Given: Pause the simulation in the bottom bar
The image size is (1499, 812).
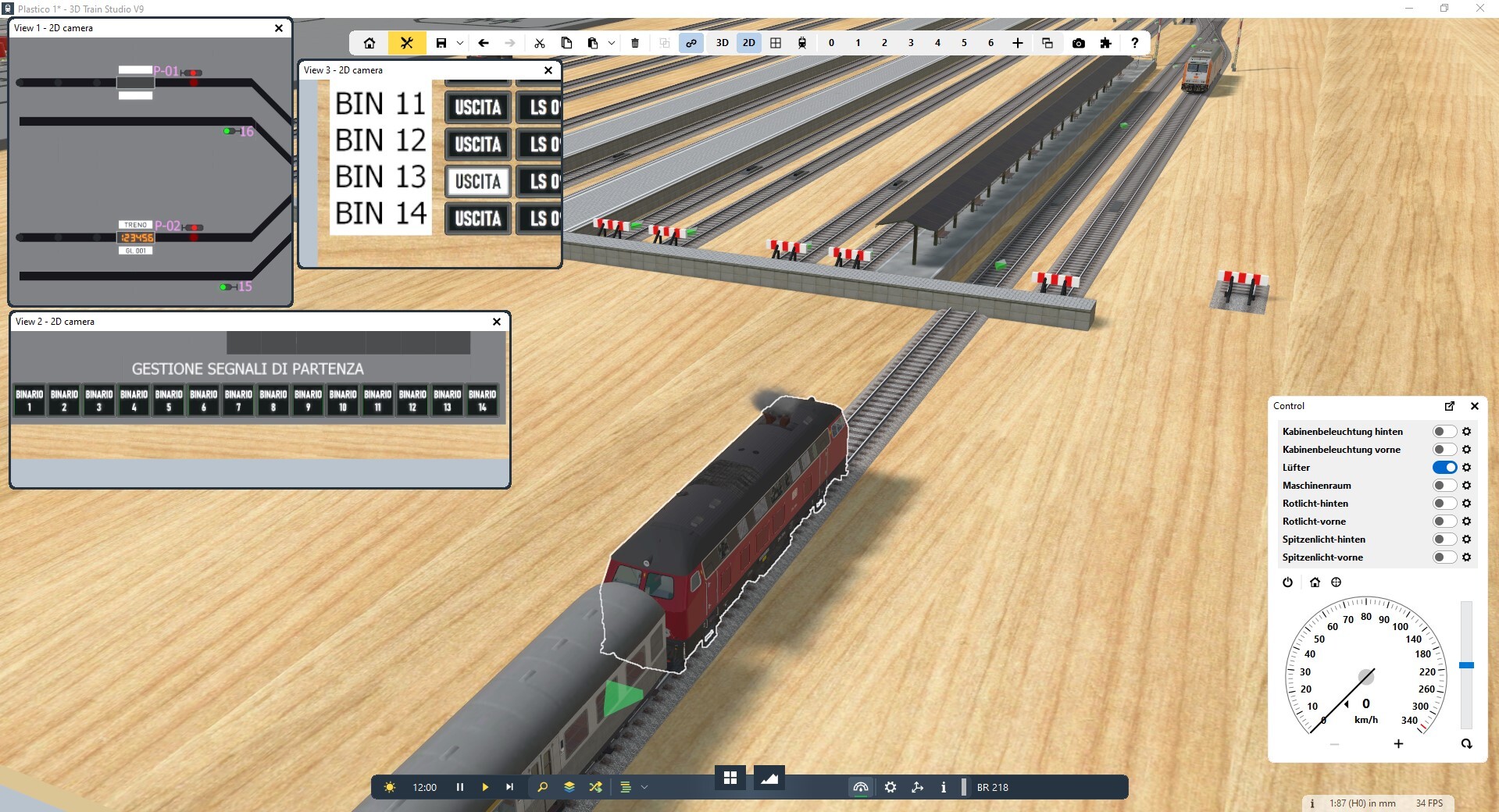Looking at the screenshot, I should pyautogui.click(x=460, y=787).
